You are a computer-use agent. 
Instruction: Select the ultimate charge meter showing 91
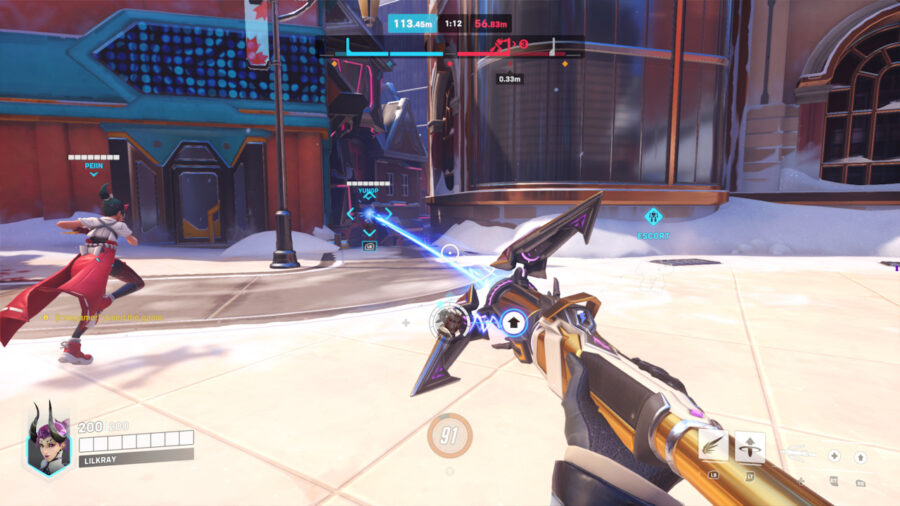pyautogui.click(x=450, y=436)
